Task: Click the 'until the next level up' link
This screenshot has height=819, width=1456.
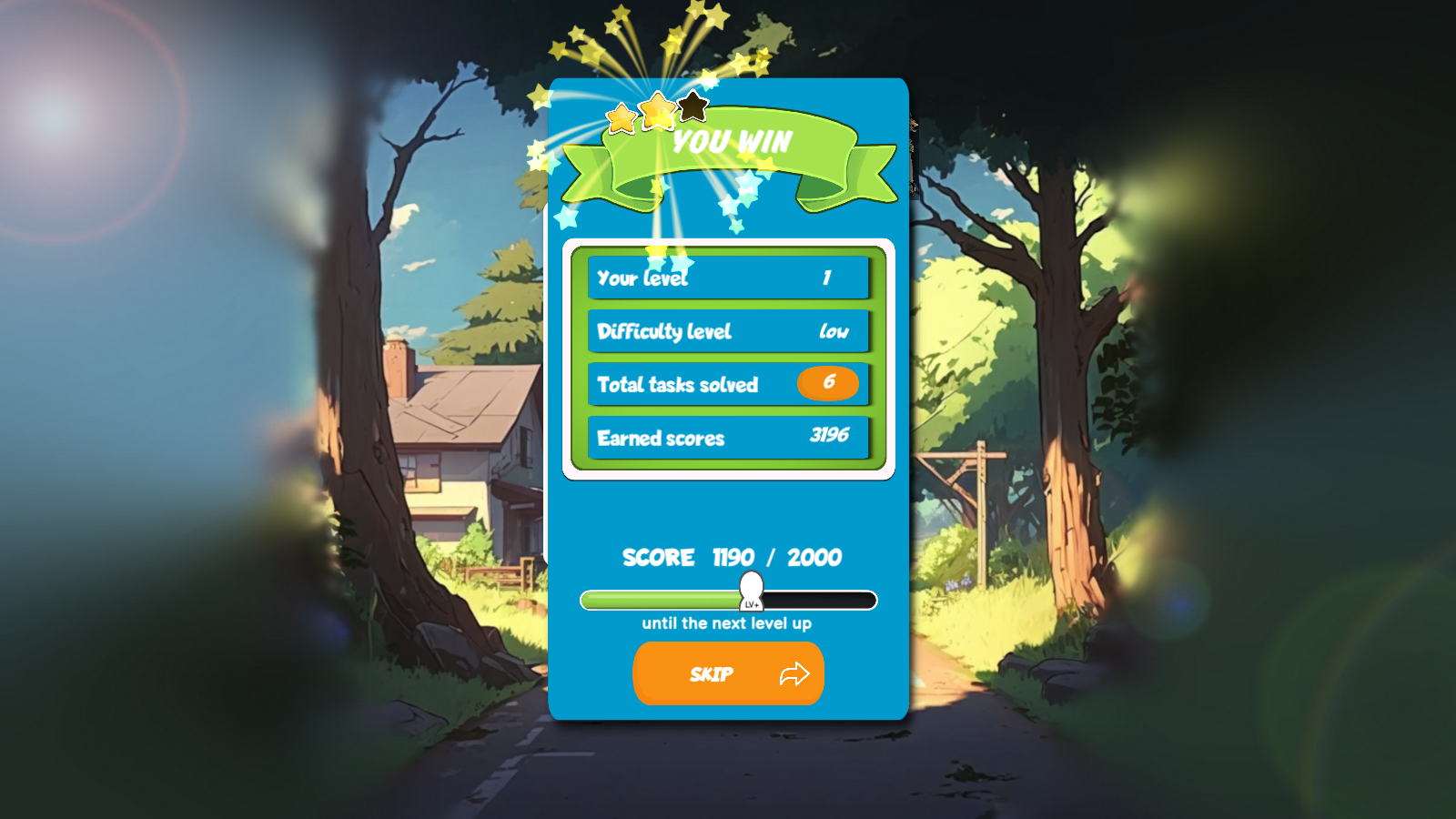Action: [728, 622]
